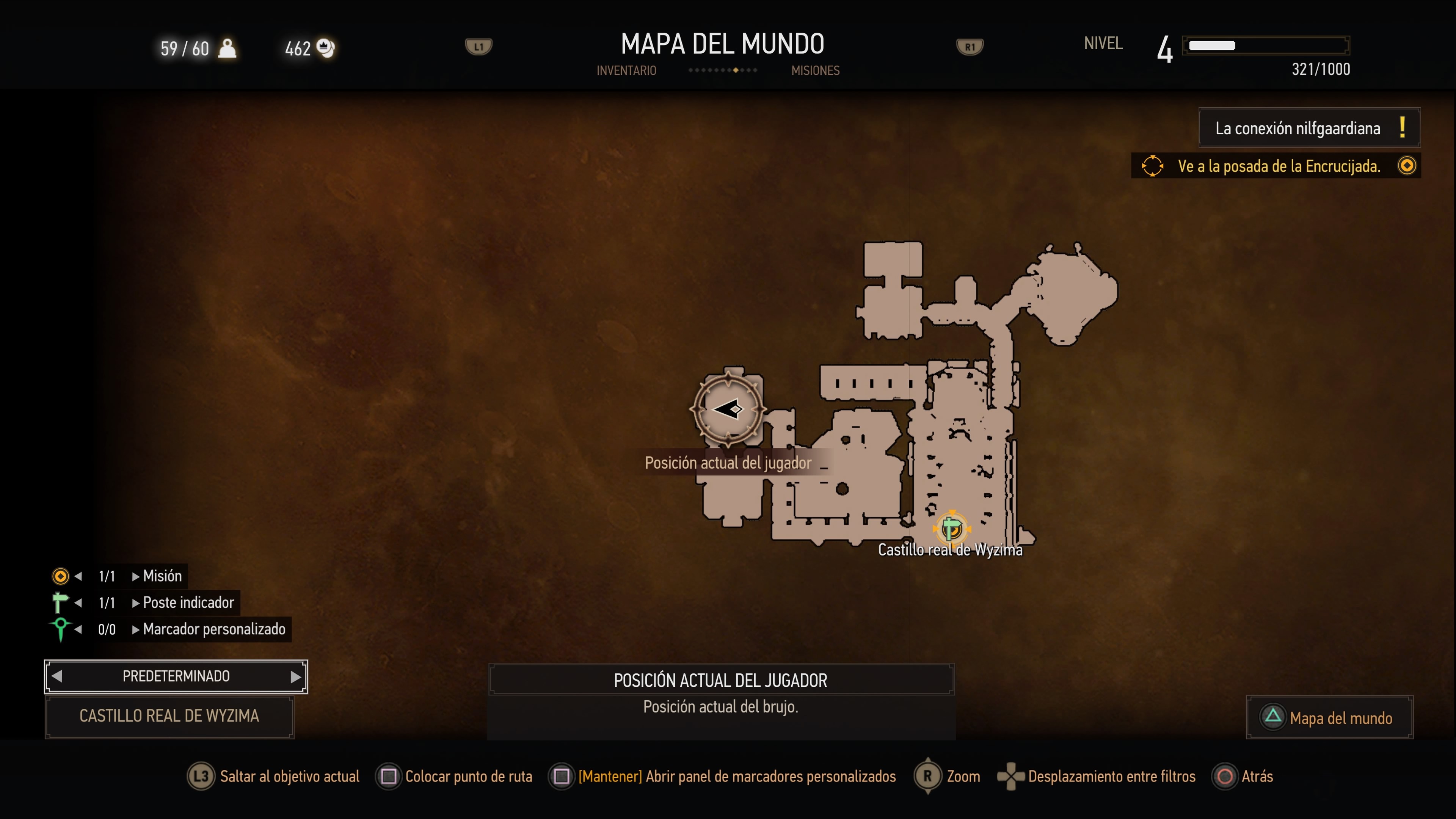Click the Atrás back option
This screenshot has width=1456, height=819.
(1244, 777)
